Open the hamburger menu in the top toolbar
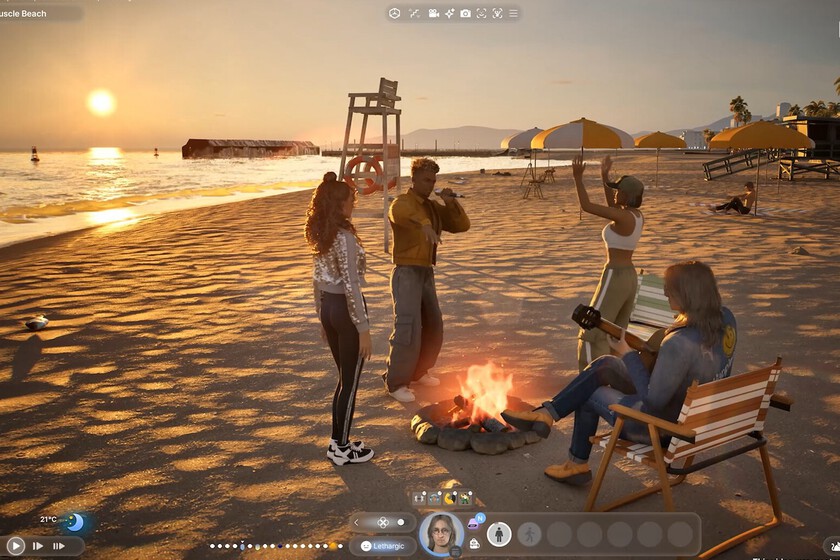This screenshot has width=840, height=560. point(514,13)
